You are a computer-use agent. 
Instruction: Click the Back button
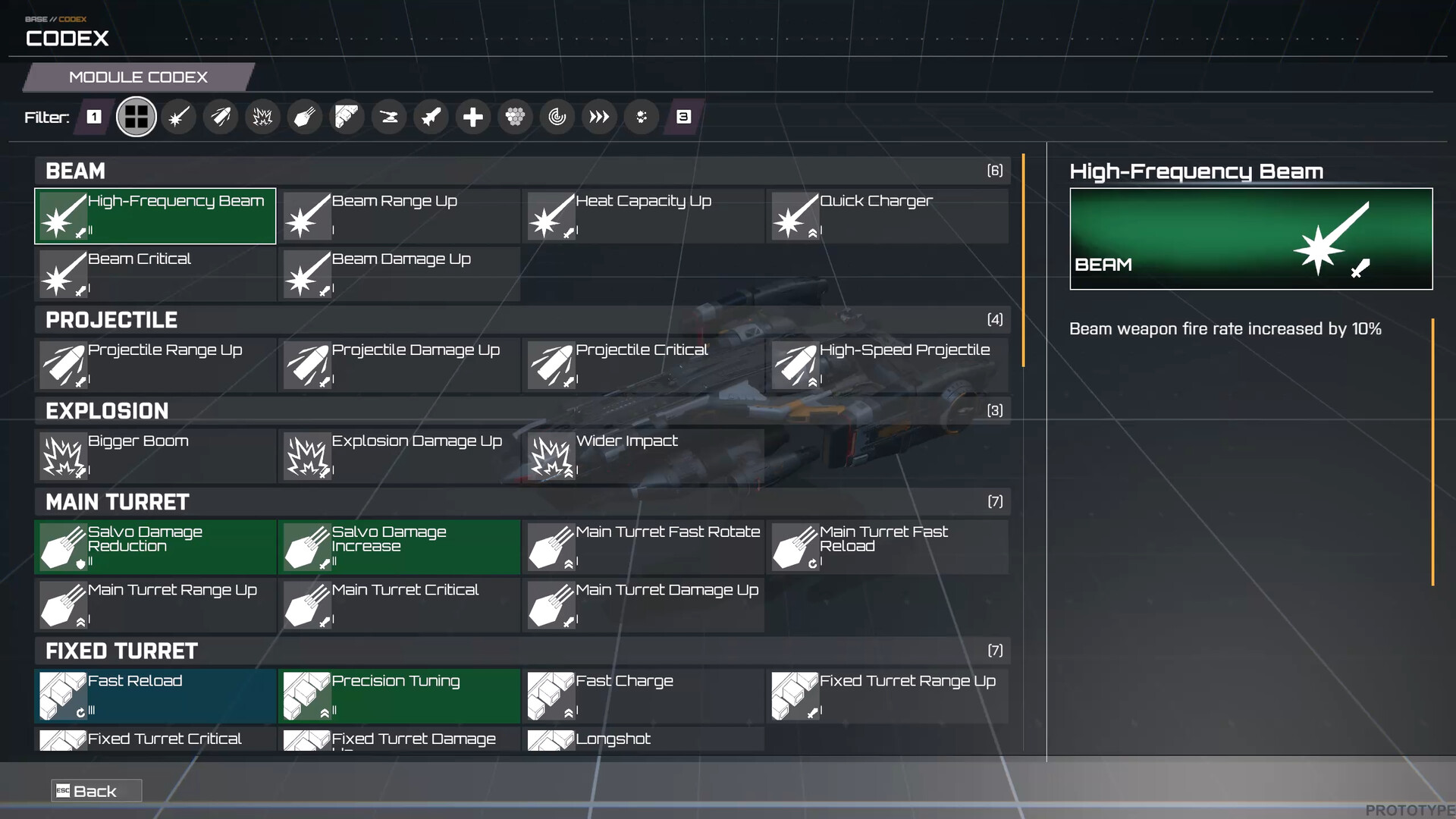[x=96, y=790]
